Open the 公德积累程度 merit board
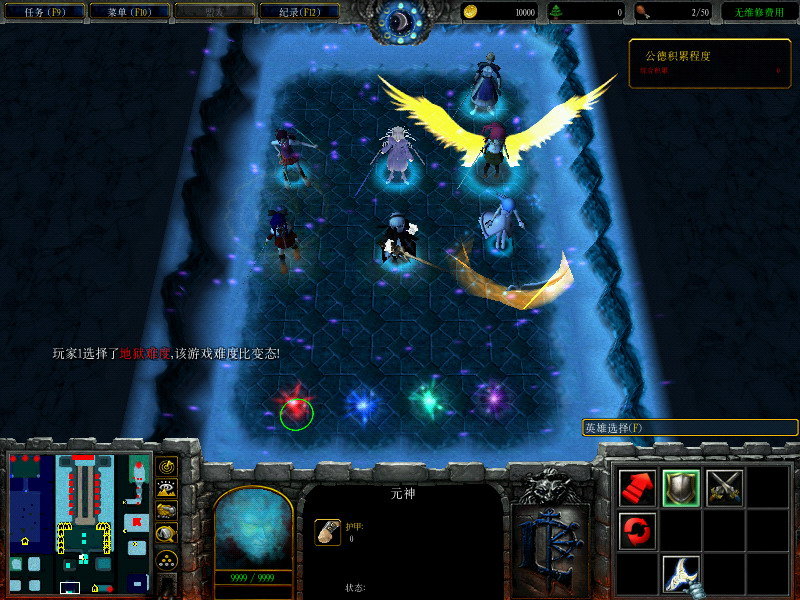Screen dimensions: 800x600 click(709, 63)
